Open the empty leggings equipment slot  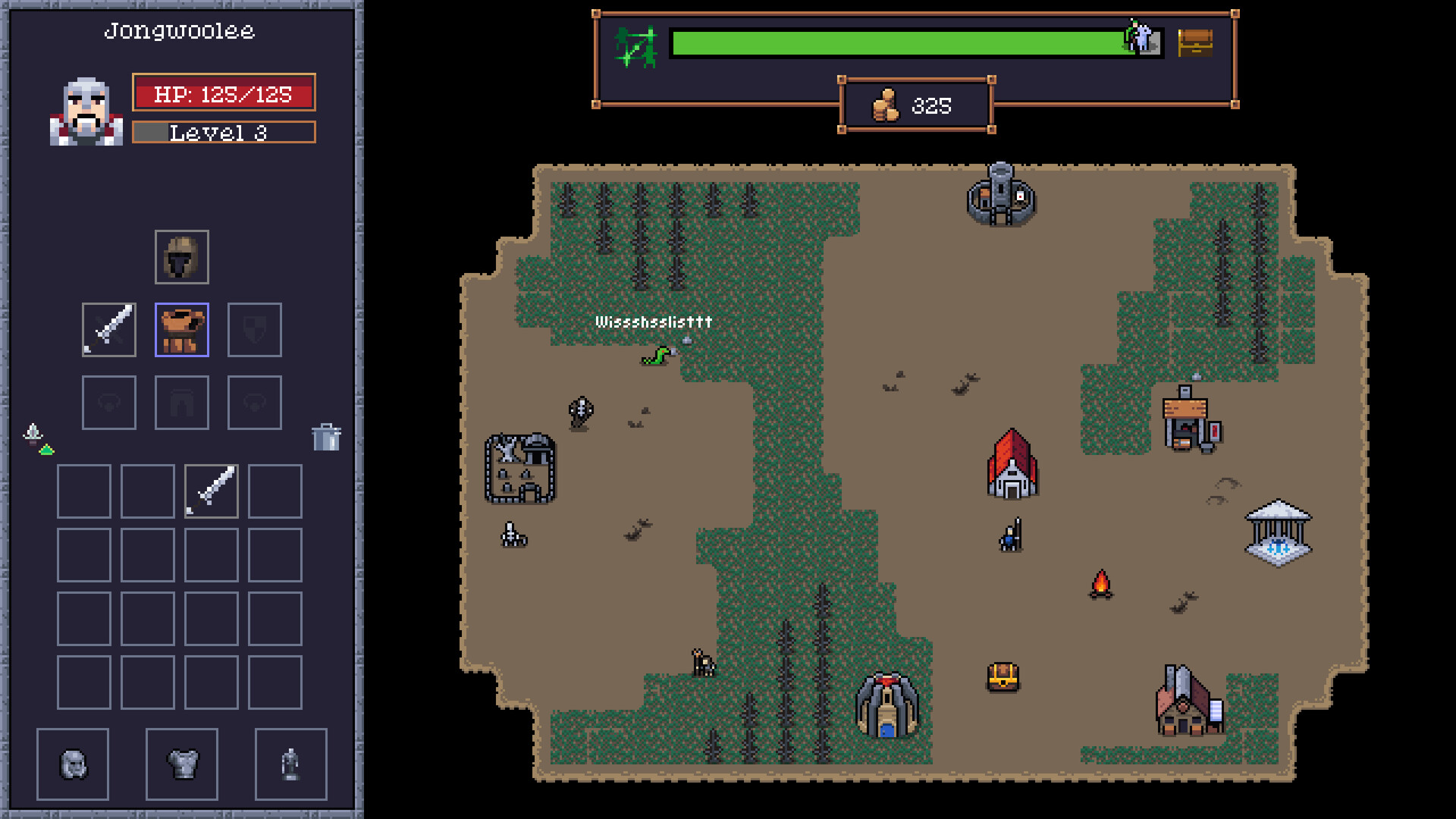(x=181, y=402)
